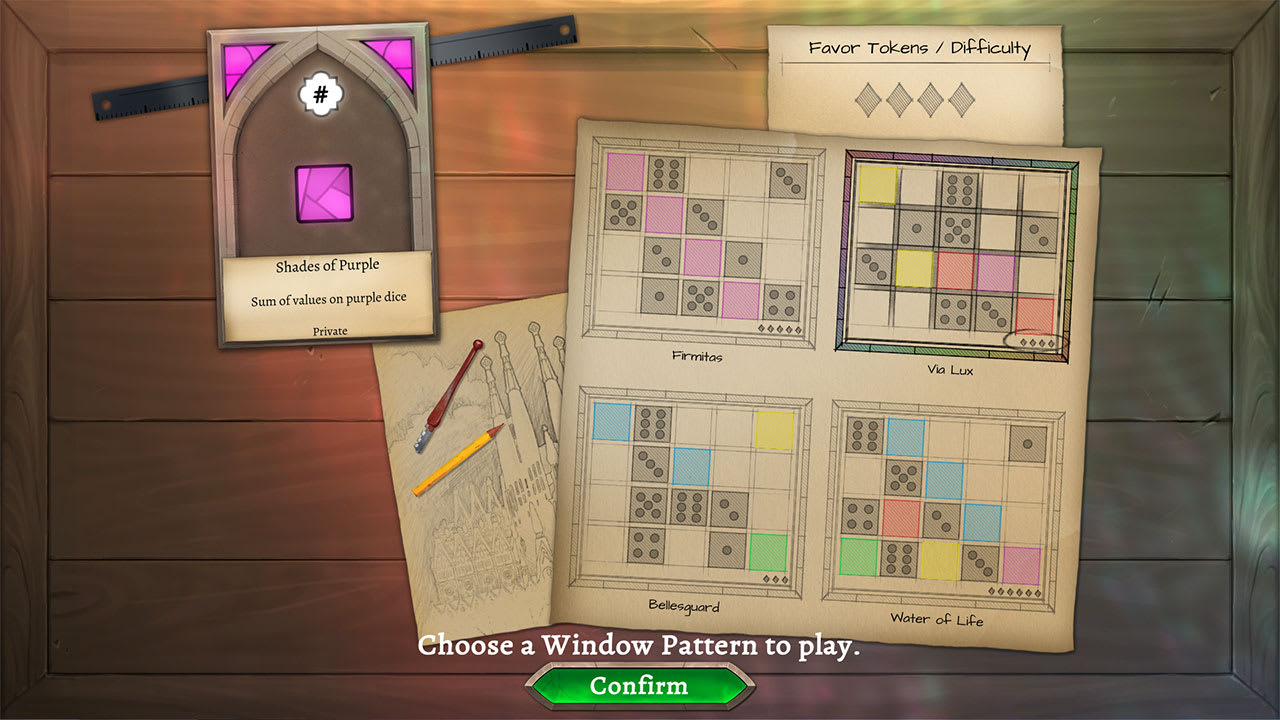
Task: Click the red swatch at Via Lux bottom right
Action: (x=1036, y=314)
